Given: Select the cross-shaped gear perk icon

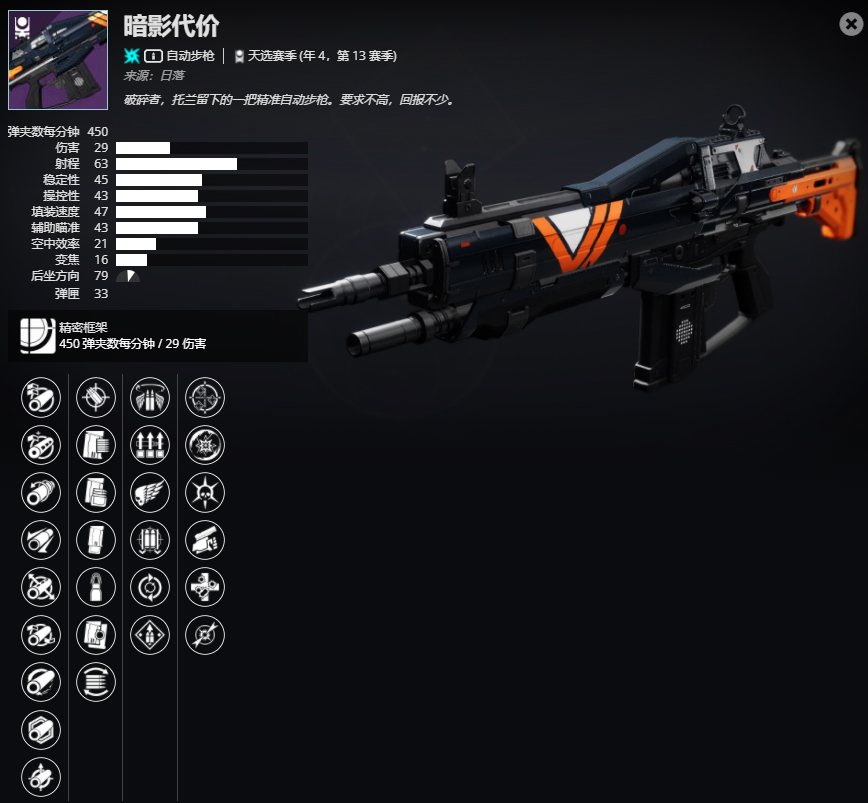Looking at the screenshot, I should pos(205,586).
